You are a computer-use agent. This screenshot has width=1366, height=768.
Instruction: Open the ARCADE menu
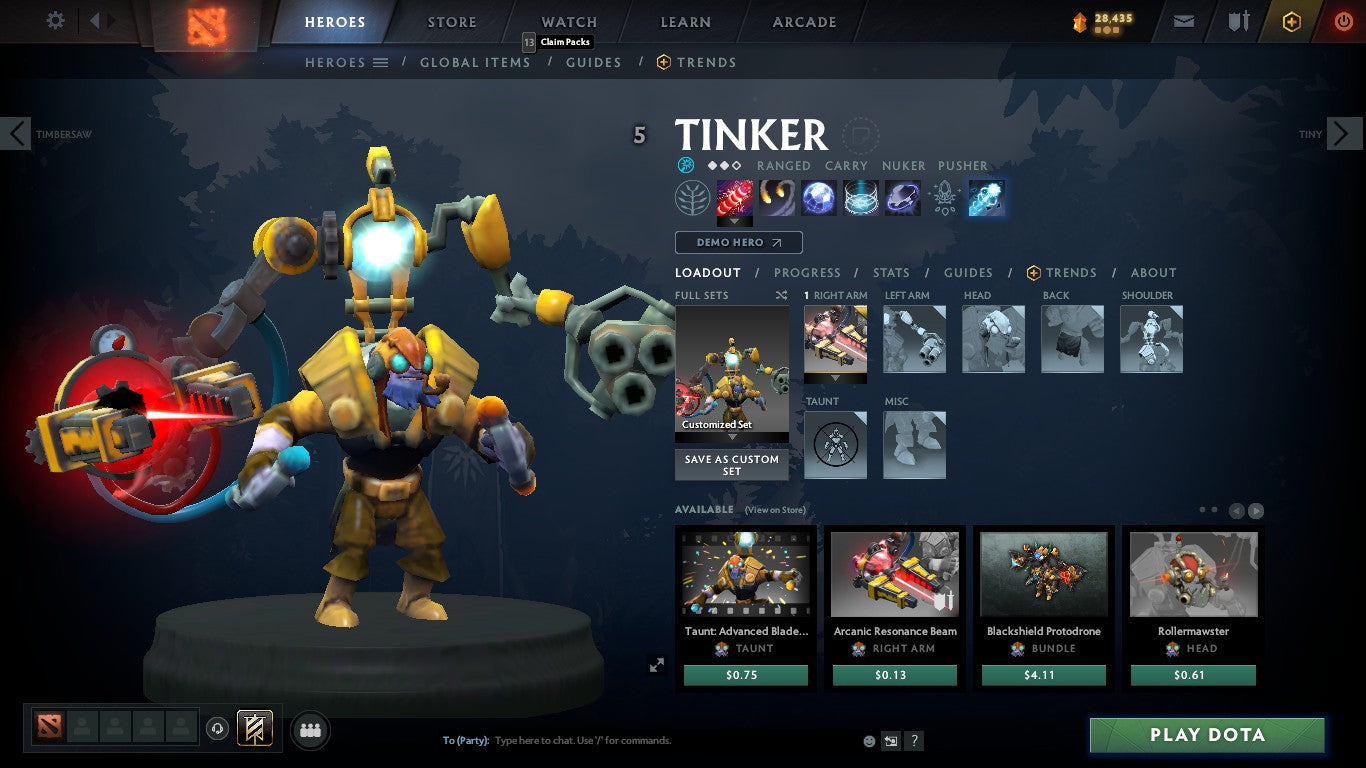[x=803, y=21]
